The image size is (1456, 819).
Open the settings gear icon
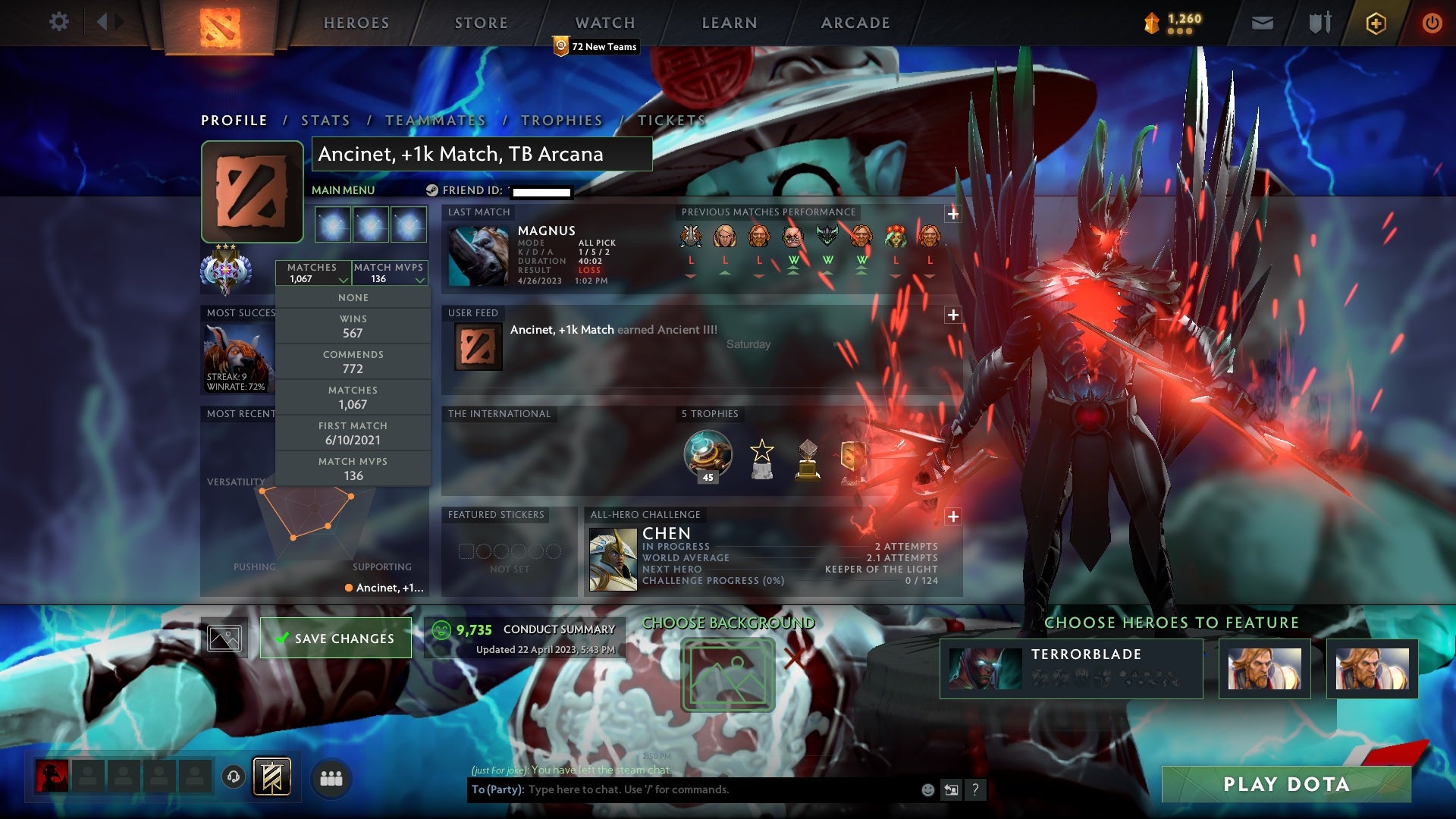(59, 22)
